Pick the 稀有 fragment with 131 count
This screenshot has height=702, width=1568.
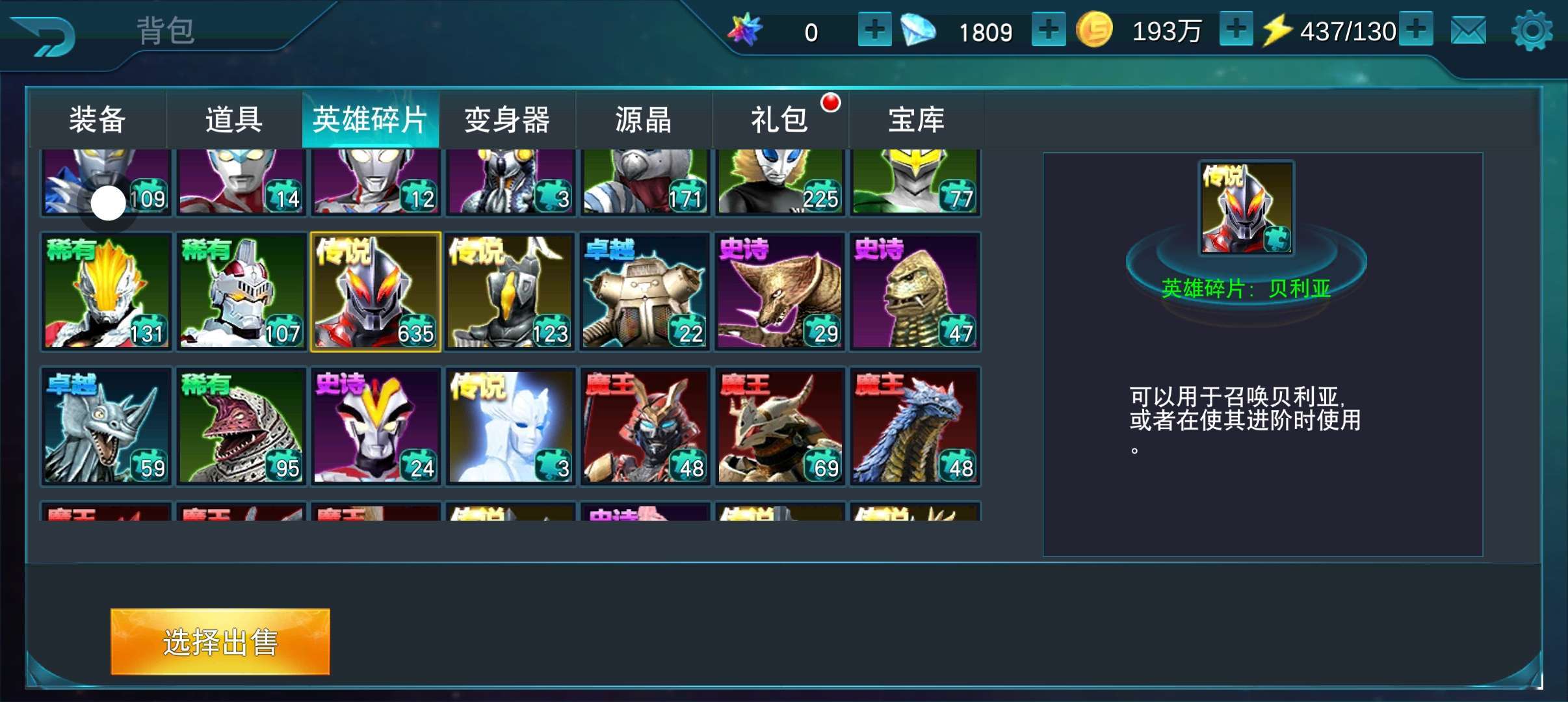point(107,292)
